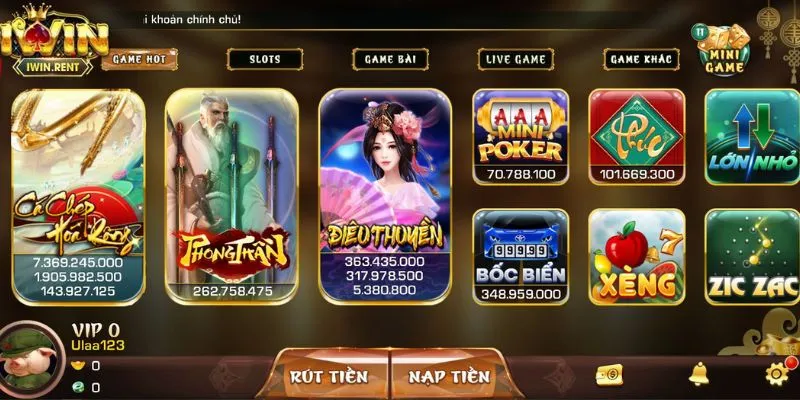Choose the Zic Zac game tile
The height and width of the screenshot is (400, 800).
(x=750, y=255)
